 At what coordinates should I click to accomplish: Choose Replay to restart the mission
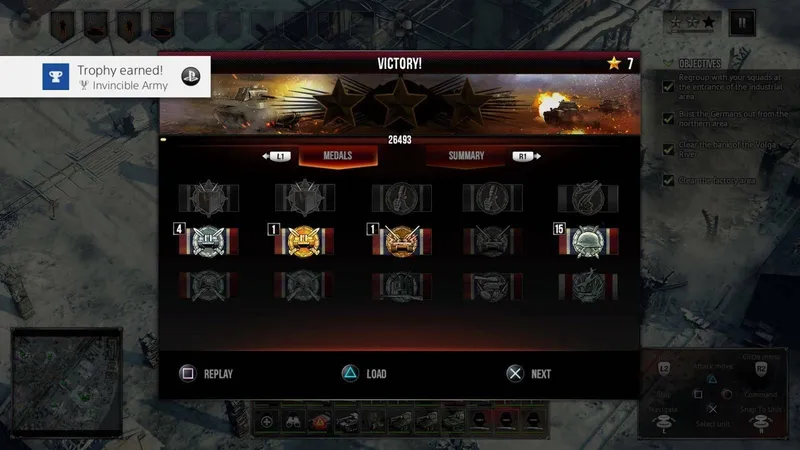206,374
